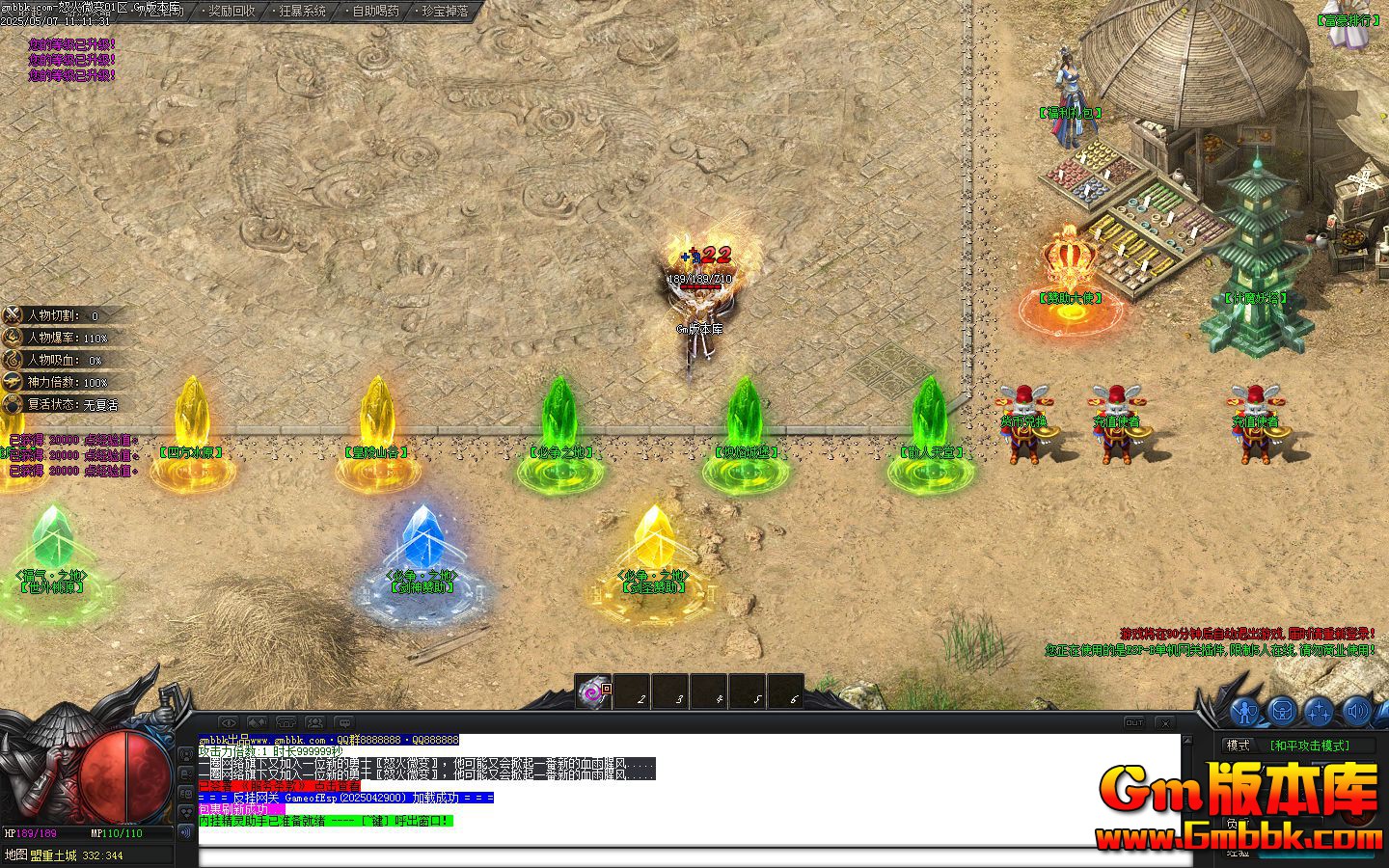Screen dimensions: 1389x868
Task: Click the speech bubble chat channel button
Action: [343, 722]
